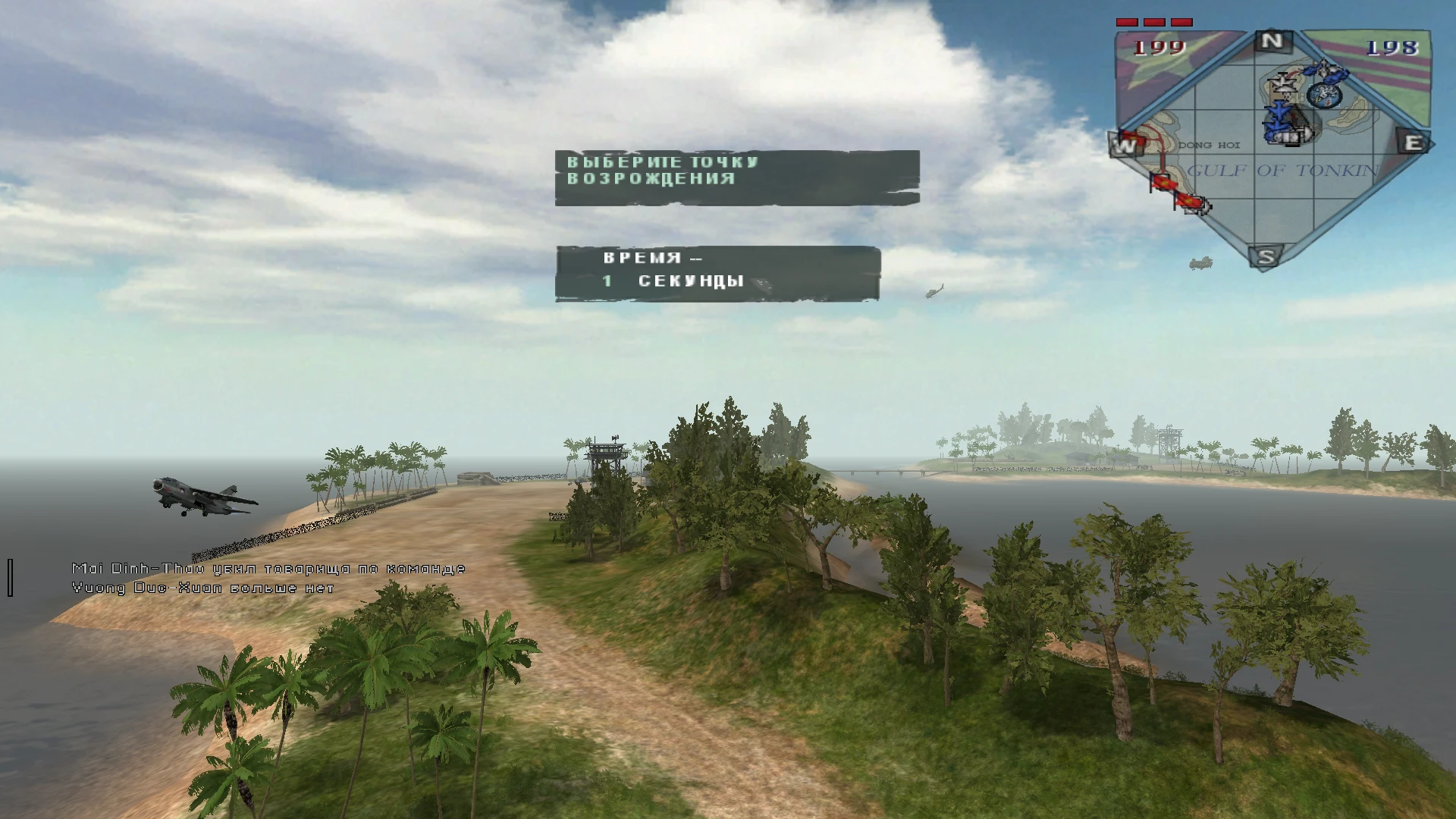Select the circular ship spawn icon on the map
1456x819 pixels.
click(x=1323, y=96)
